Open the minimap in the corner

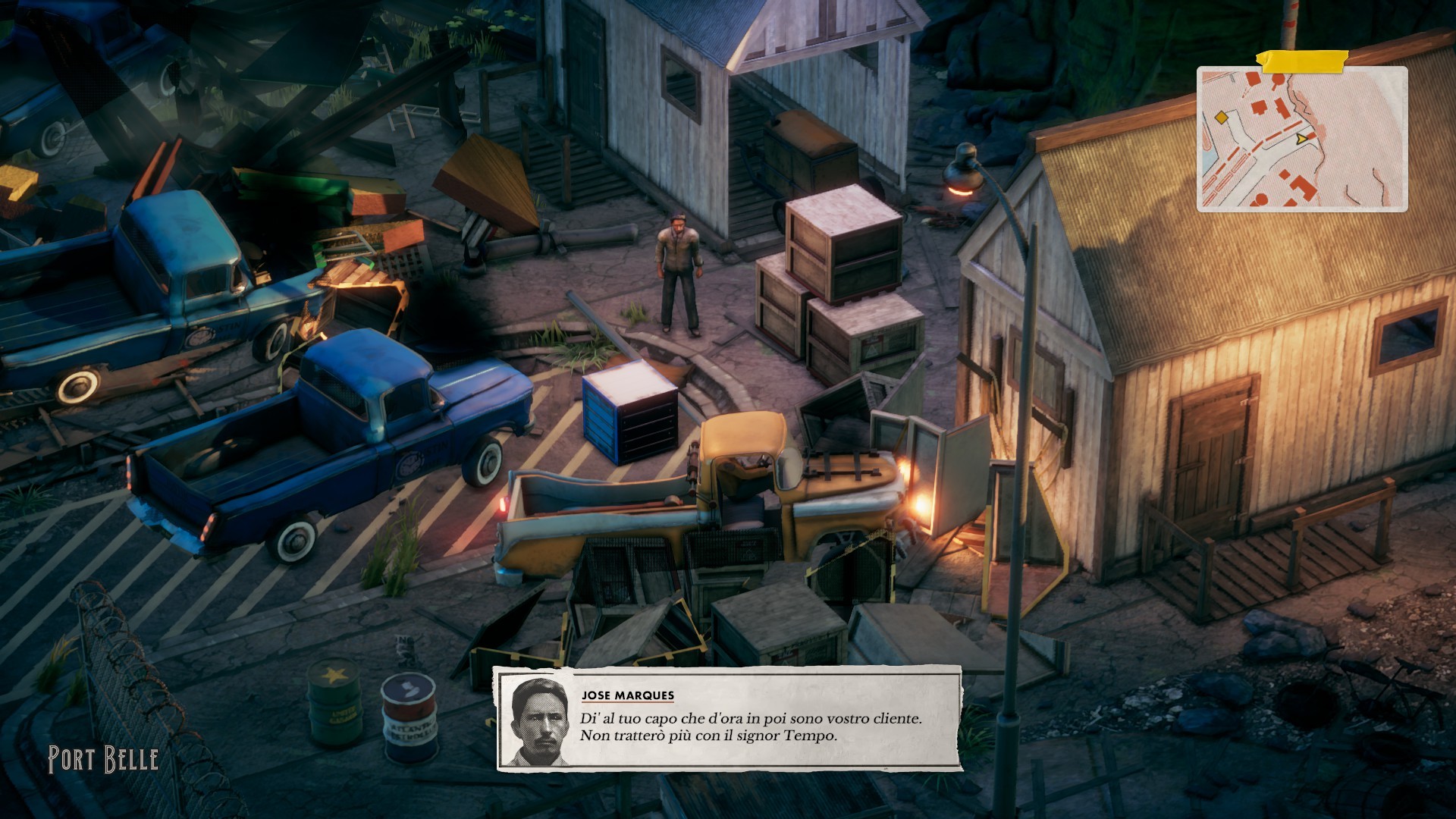point(1301,139)
